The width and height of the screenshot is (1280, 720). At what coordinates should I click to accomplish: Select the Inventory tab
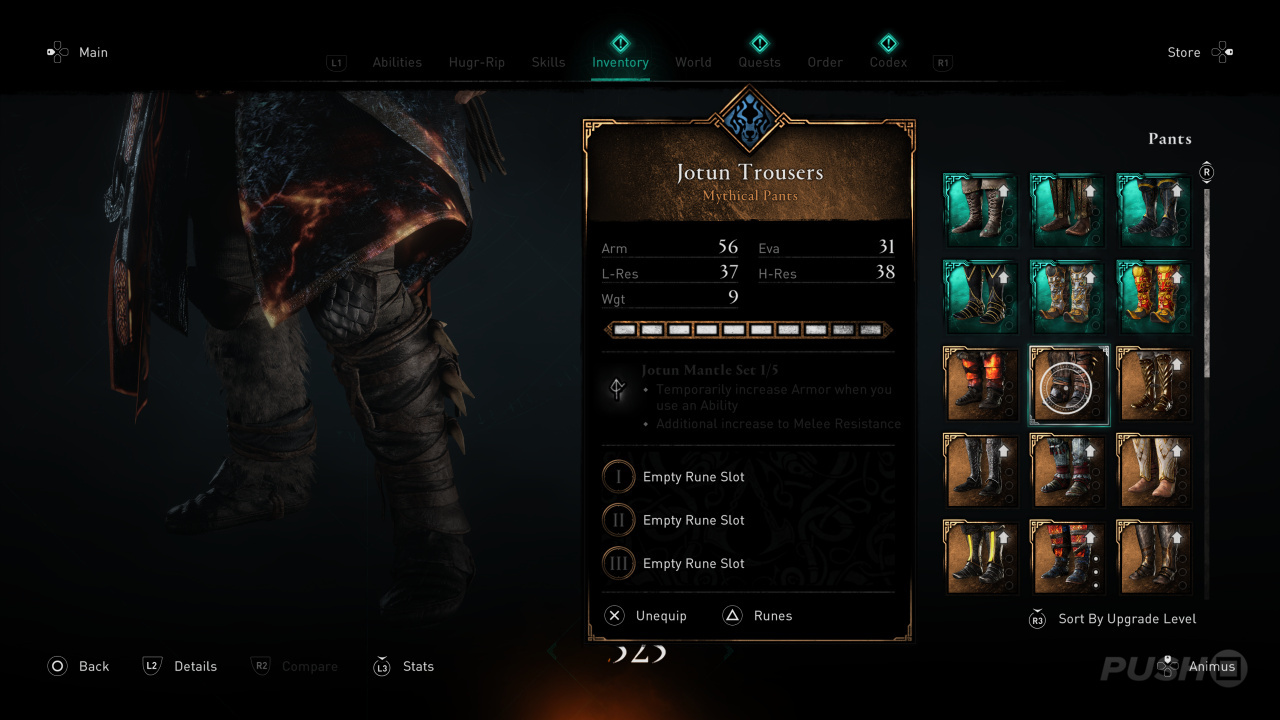(620, 62)
